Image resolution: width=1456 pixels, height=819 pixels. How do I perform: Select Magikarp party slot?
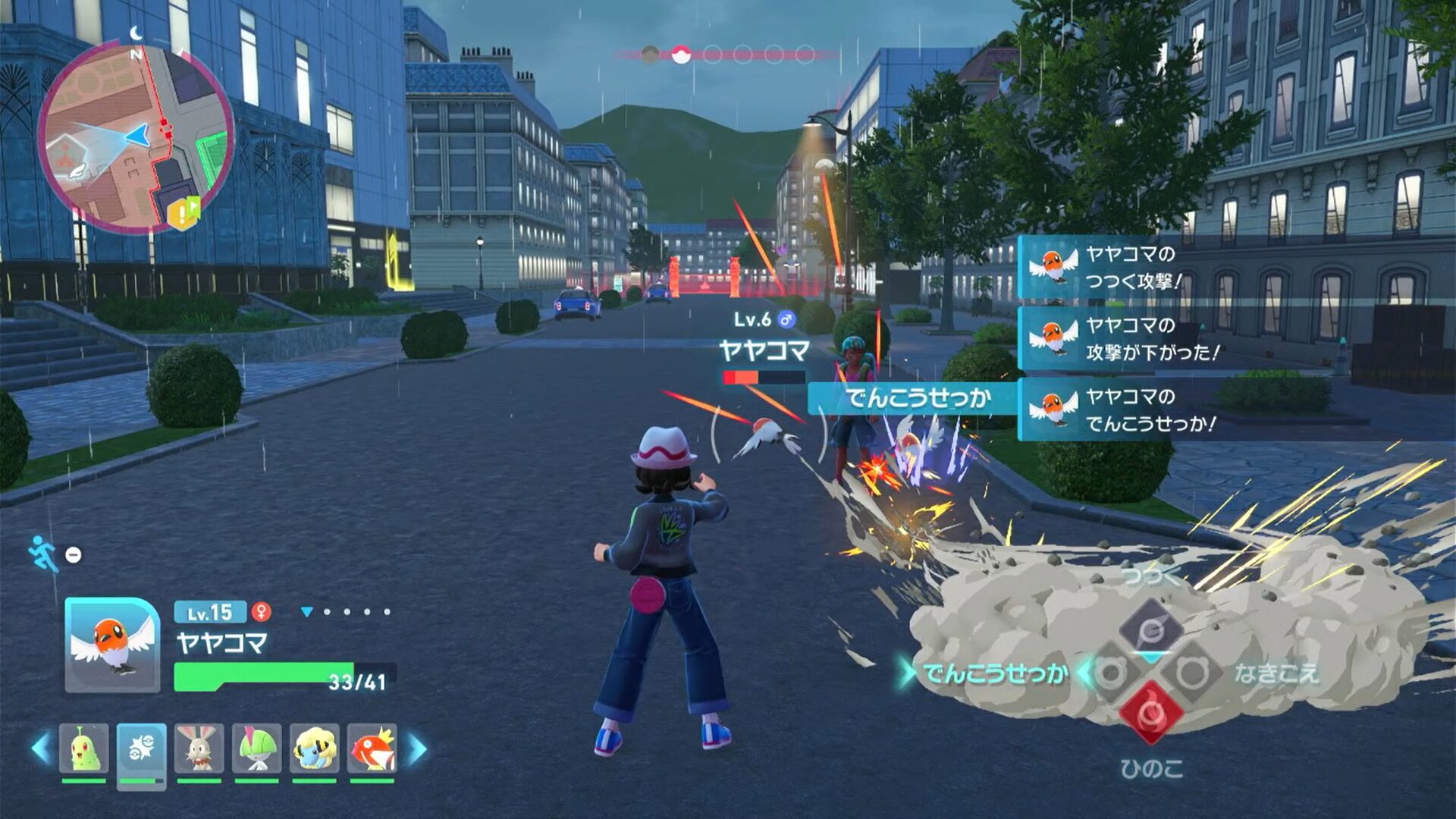372,749
